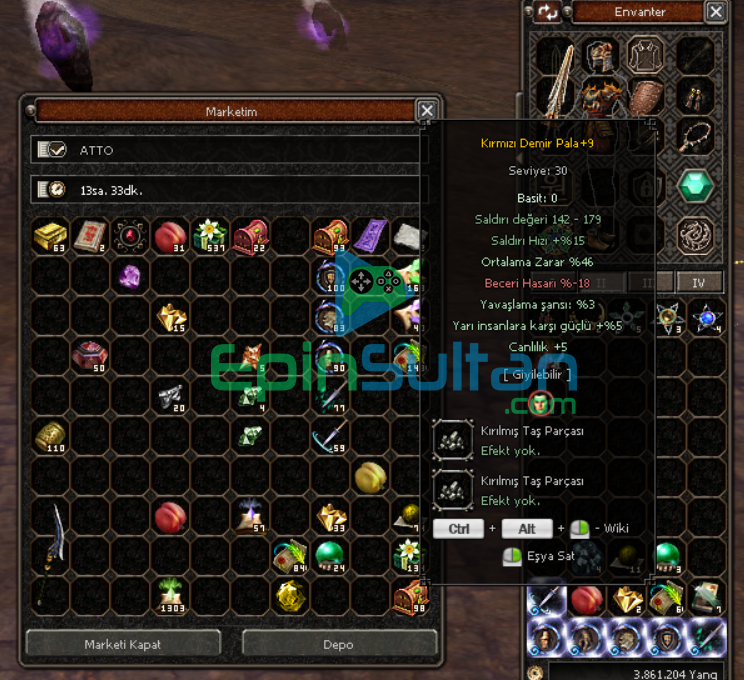This screenshot has height=680, width=744.
Task: Choose the golden barrel stack of 110
Action: coord(50,436)
